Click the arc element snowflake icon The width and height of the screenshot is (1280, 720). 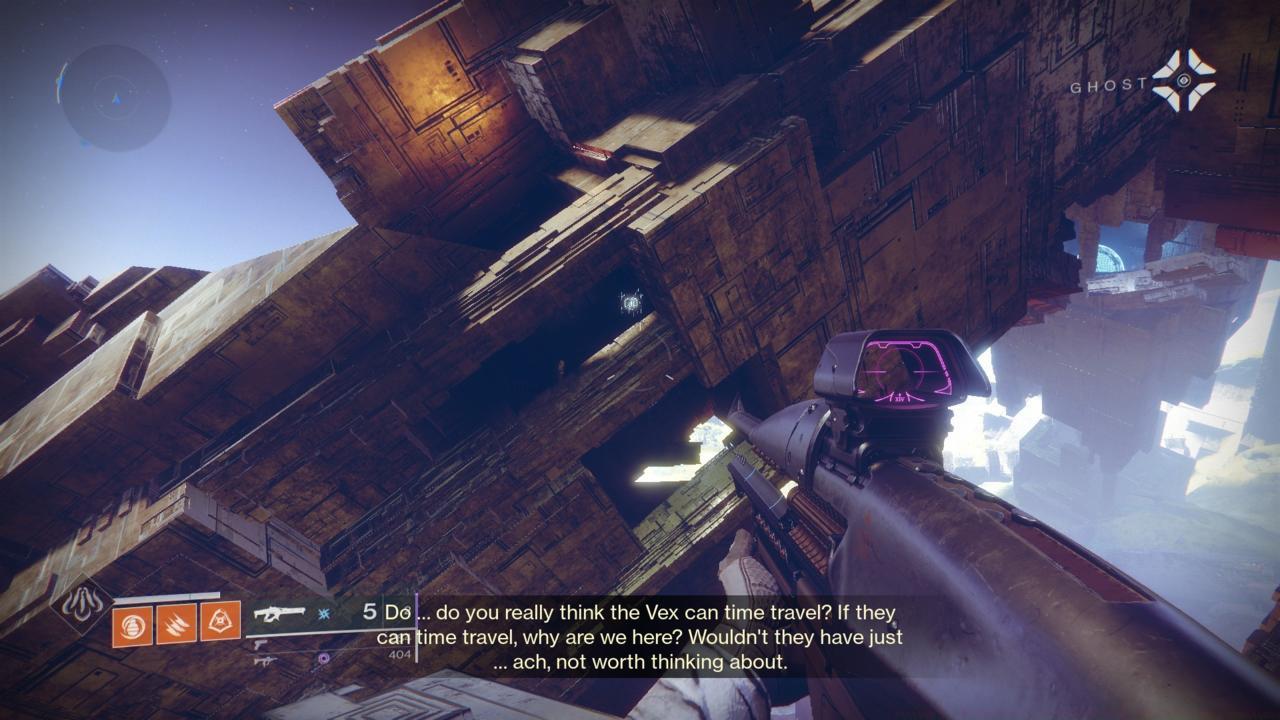point(323,612)
